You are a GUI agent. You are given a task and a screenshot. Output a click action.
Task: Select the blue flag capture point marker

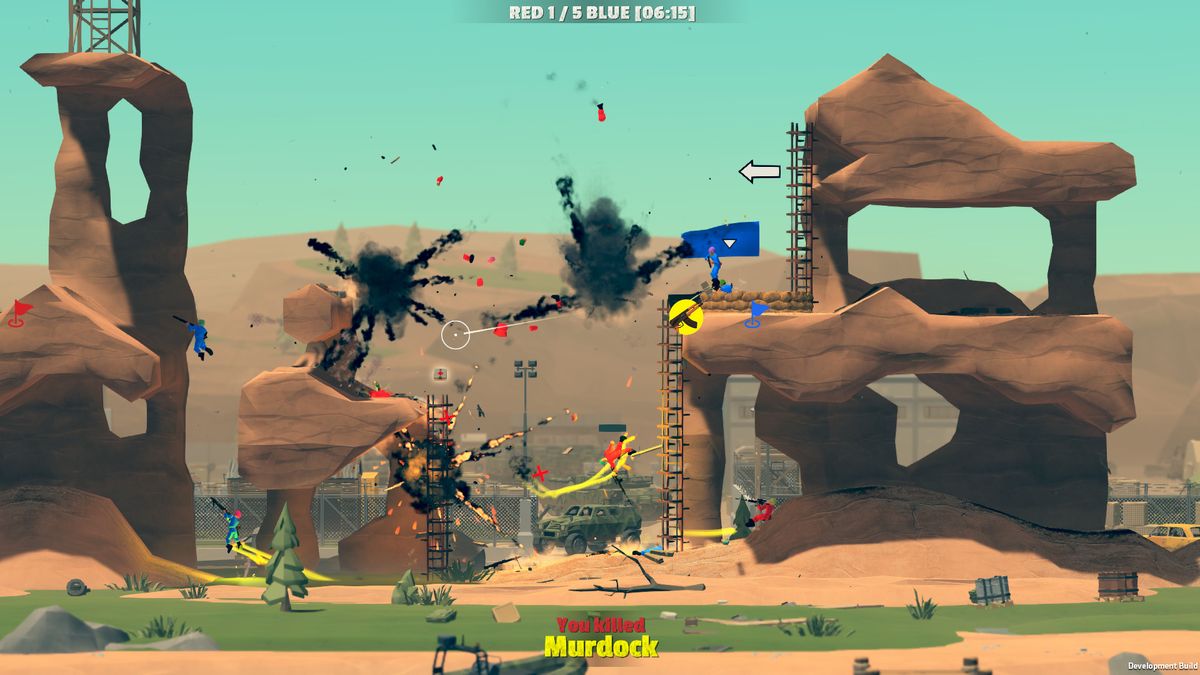coord(757,314)
